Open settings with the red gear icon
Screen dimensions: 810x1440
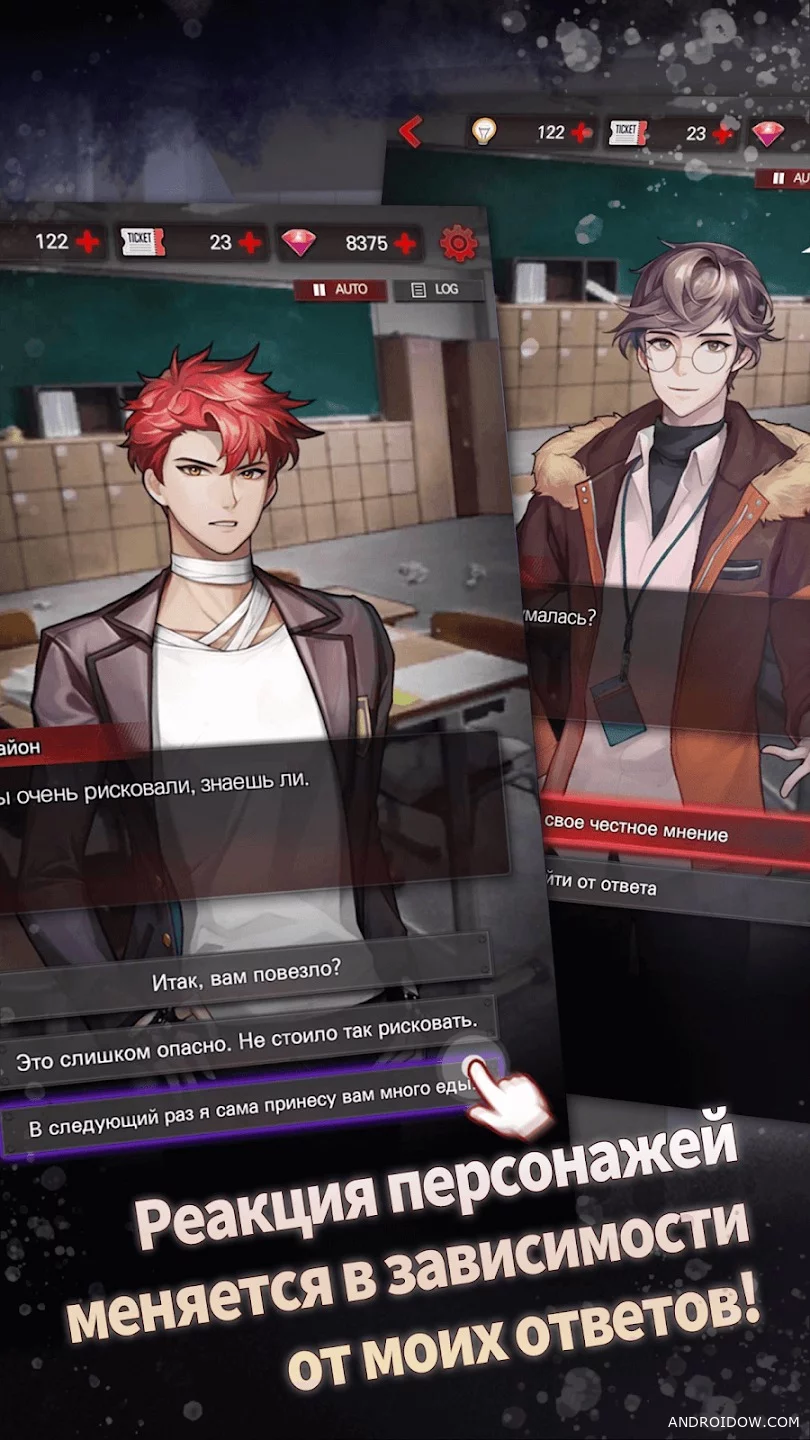coord(458,242)
